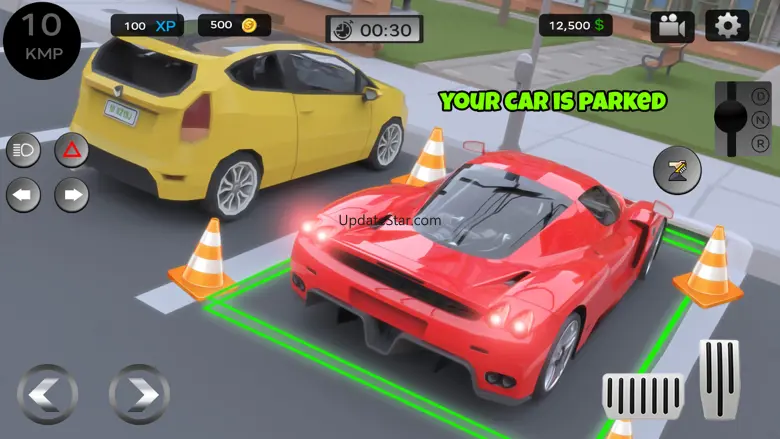Steer right with the large right arrow
Viewport: 780px width, 439px height.
tap(139, 393)
